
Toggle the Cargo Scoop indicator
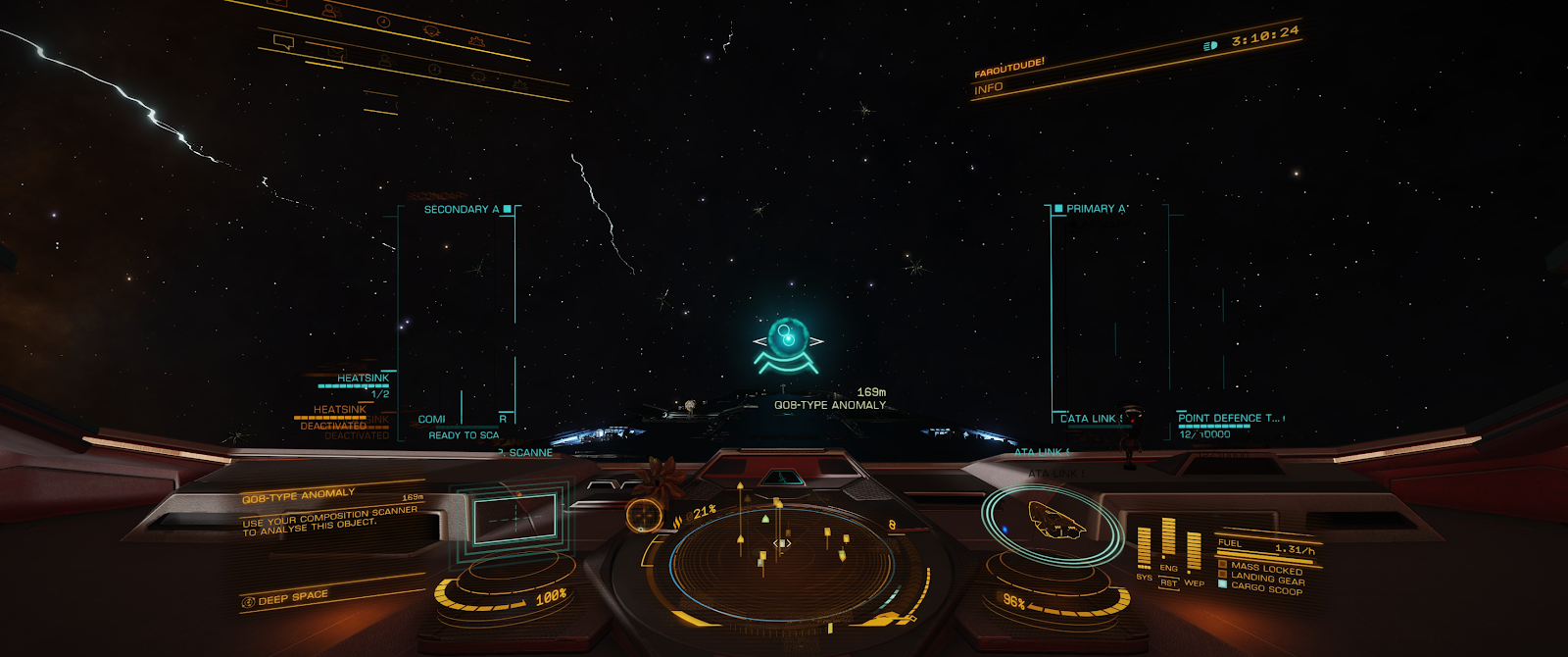coord(1266,587)
